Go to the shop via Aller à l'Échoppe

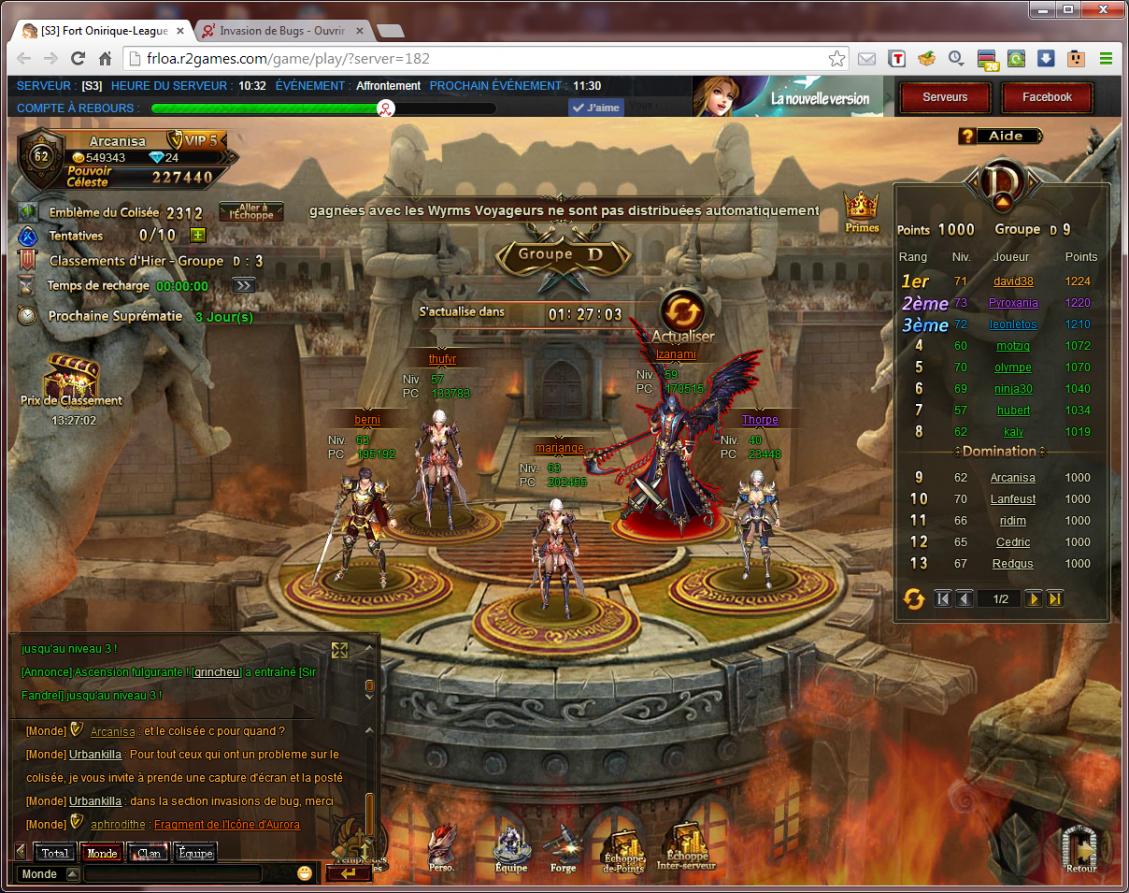[x=251, y=212]
